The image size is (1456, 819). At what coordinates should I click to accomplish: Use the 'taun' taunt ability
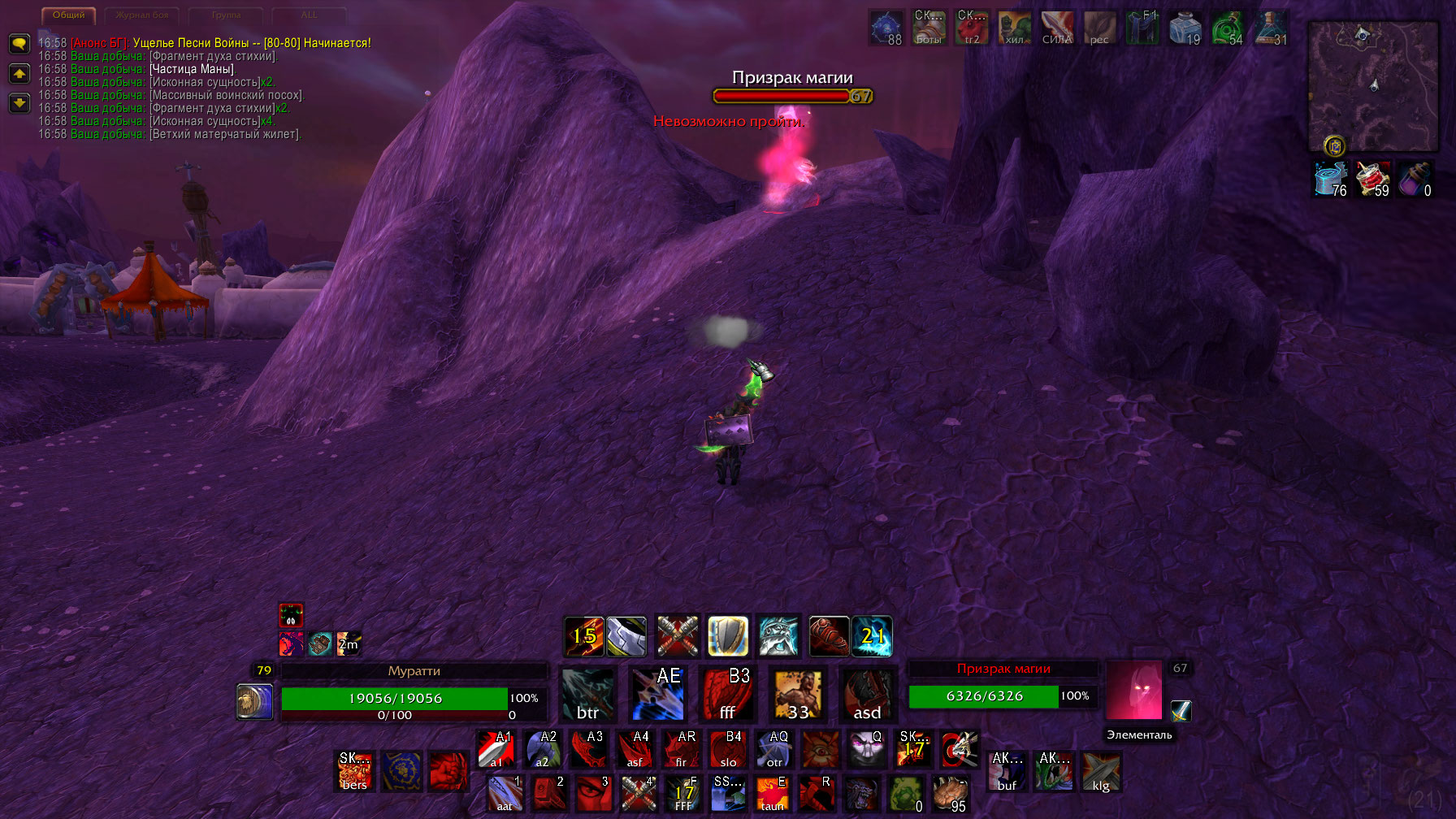772,794
